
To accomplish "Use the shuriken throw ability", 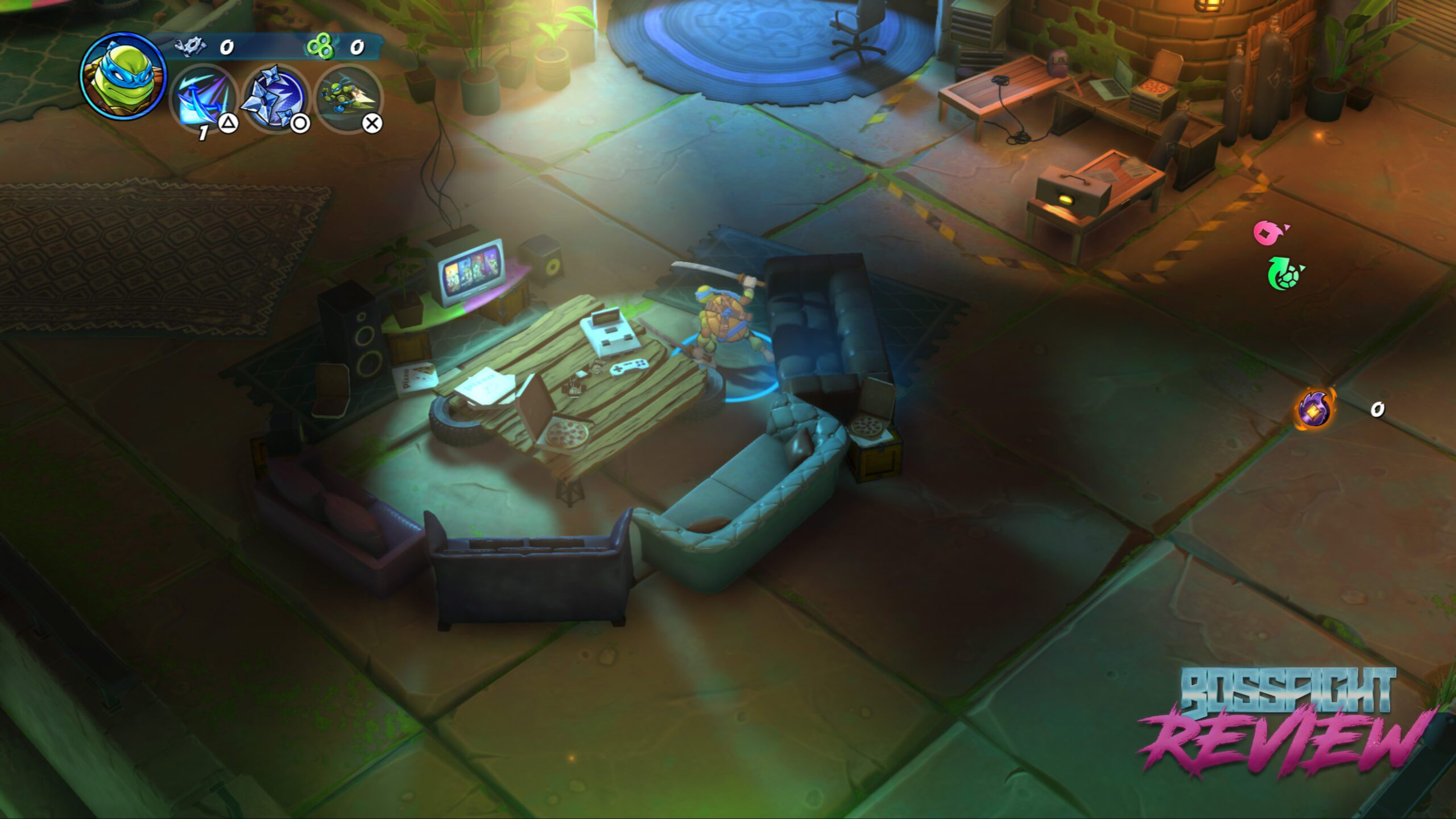I will pyautogui.click(x=276, y=98).
